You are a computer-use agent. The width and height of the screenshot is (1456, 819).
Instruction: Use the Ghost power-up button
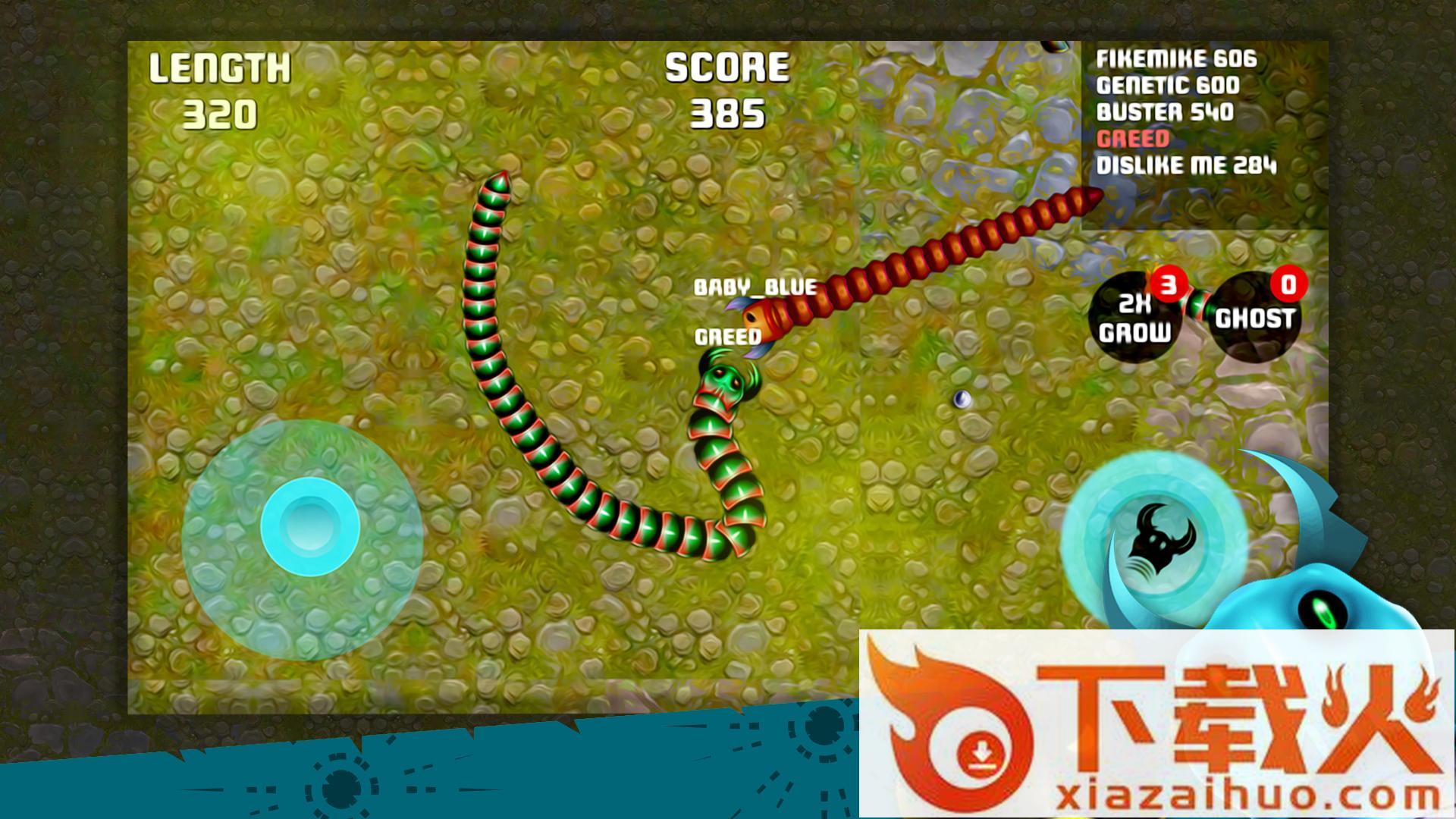(x=1254, y=317)
